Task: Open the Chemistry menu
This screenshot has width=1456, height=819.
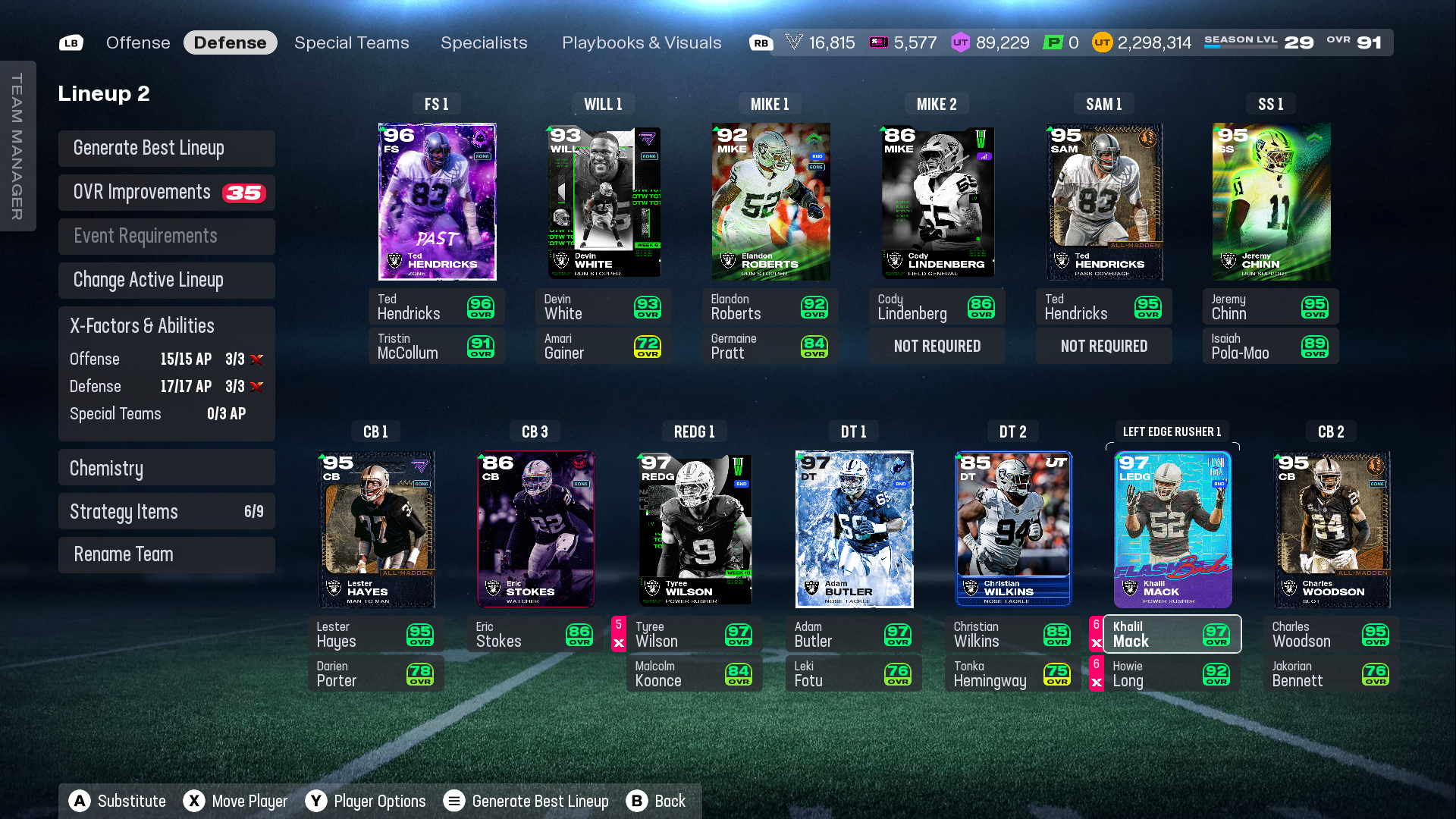Action: click(x=167, y=468)
